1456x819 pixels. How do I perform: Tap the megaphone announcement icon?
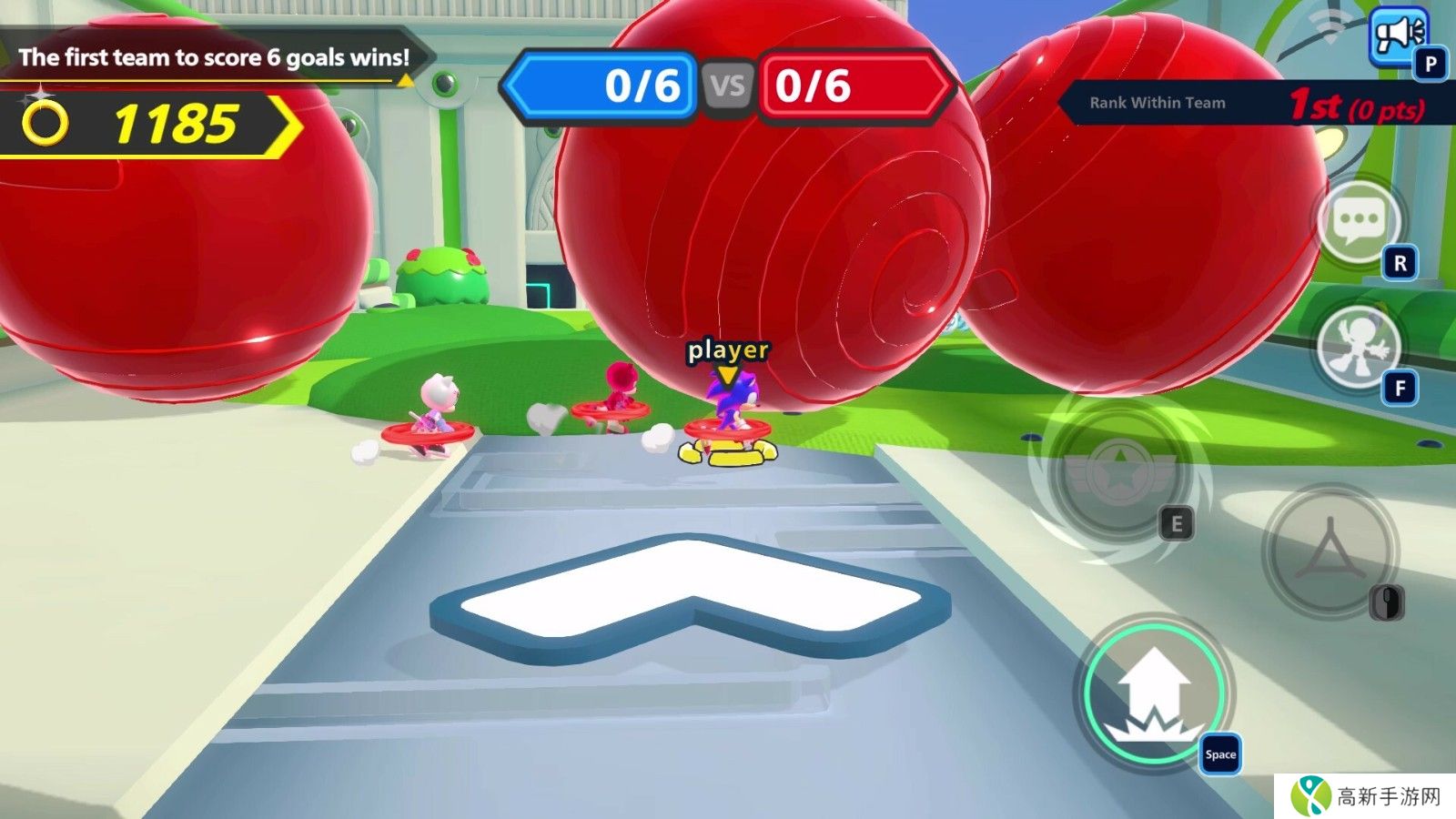click(1397, 36)
